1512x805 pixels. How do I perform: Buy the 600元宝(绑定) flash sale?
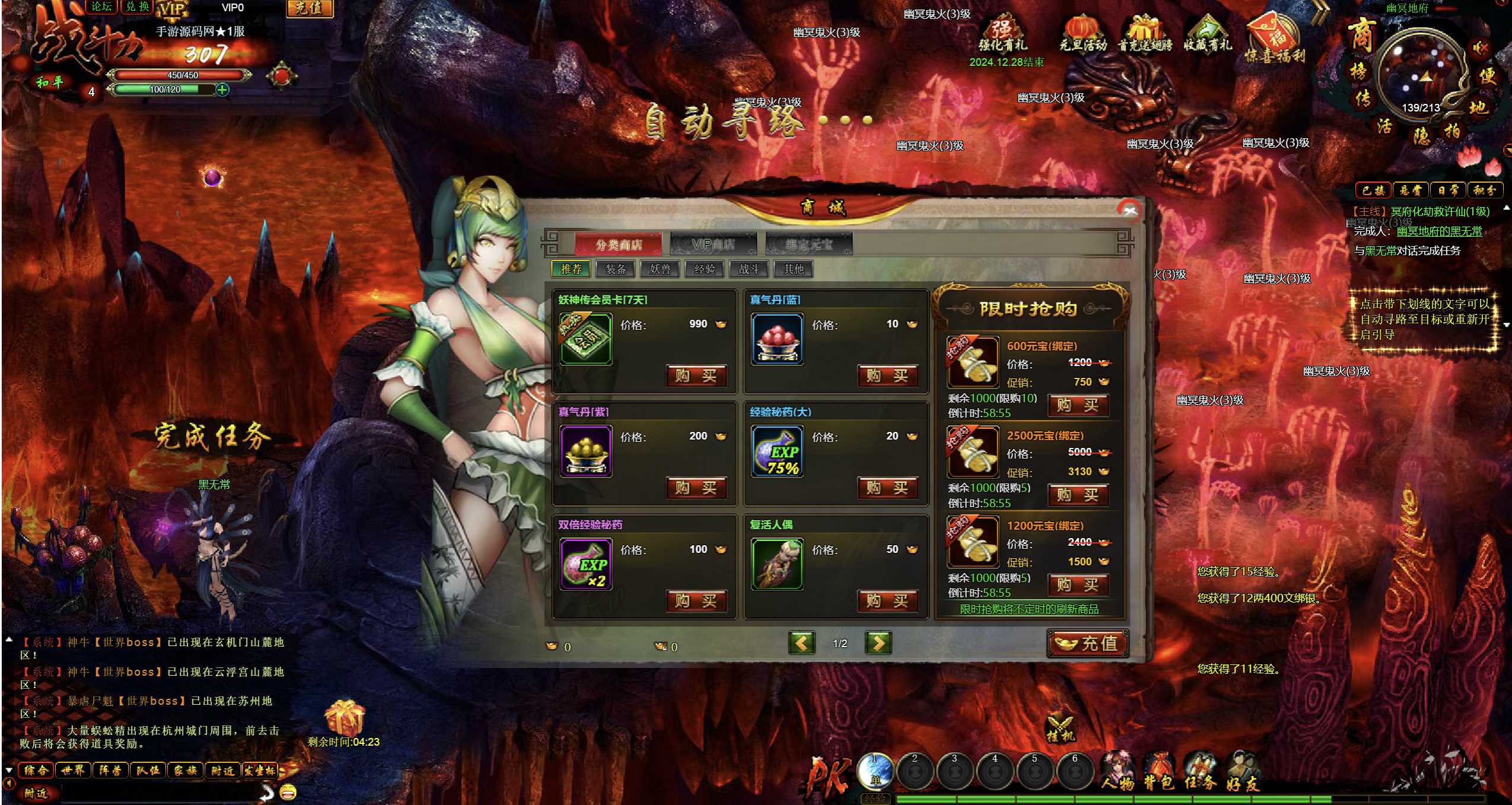click(x=1078, y=405)
